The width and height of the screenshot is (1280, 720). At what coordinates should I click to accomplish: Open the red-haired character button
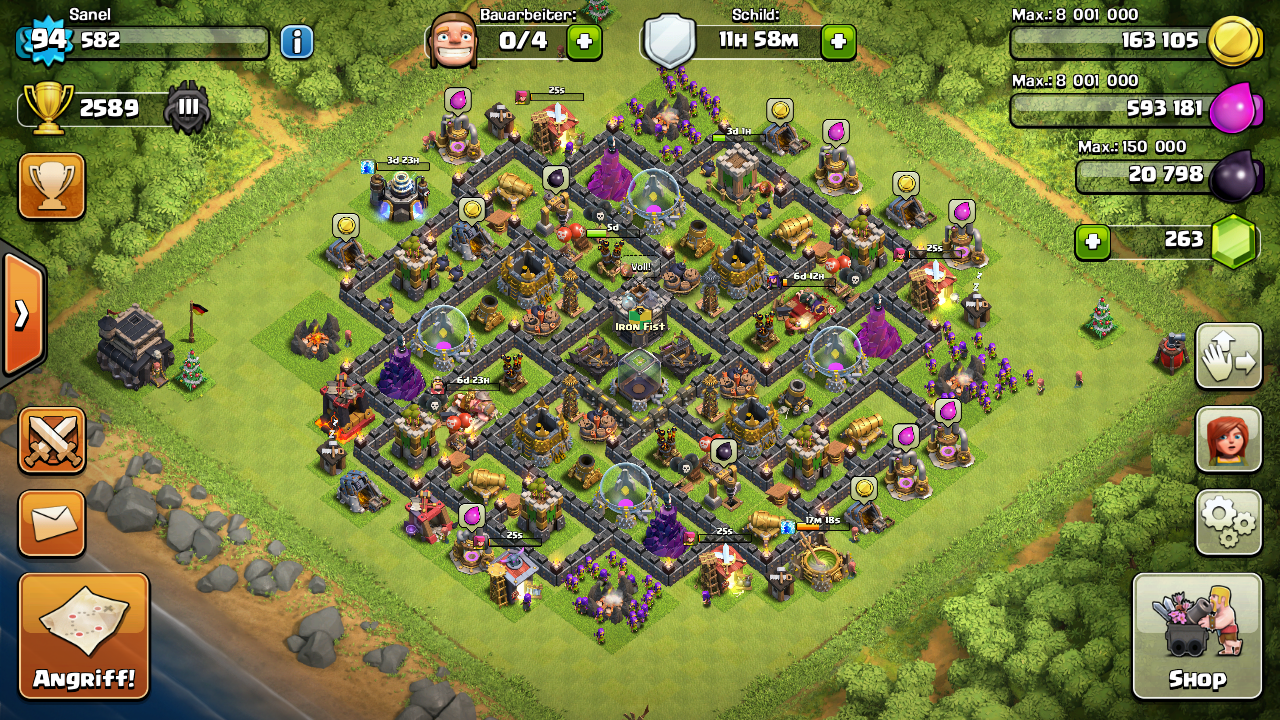pos(1229,439)
